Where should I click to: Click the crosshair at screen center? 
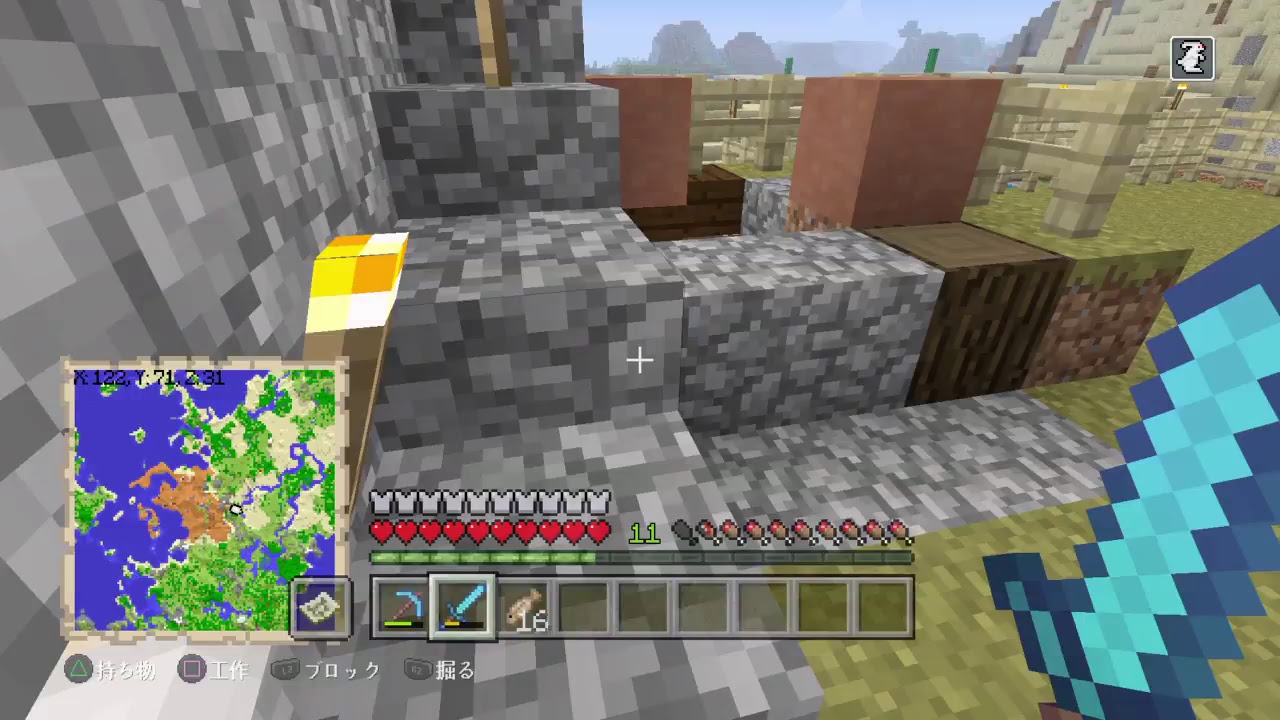click(x=639, y=360)
